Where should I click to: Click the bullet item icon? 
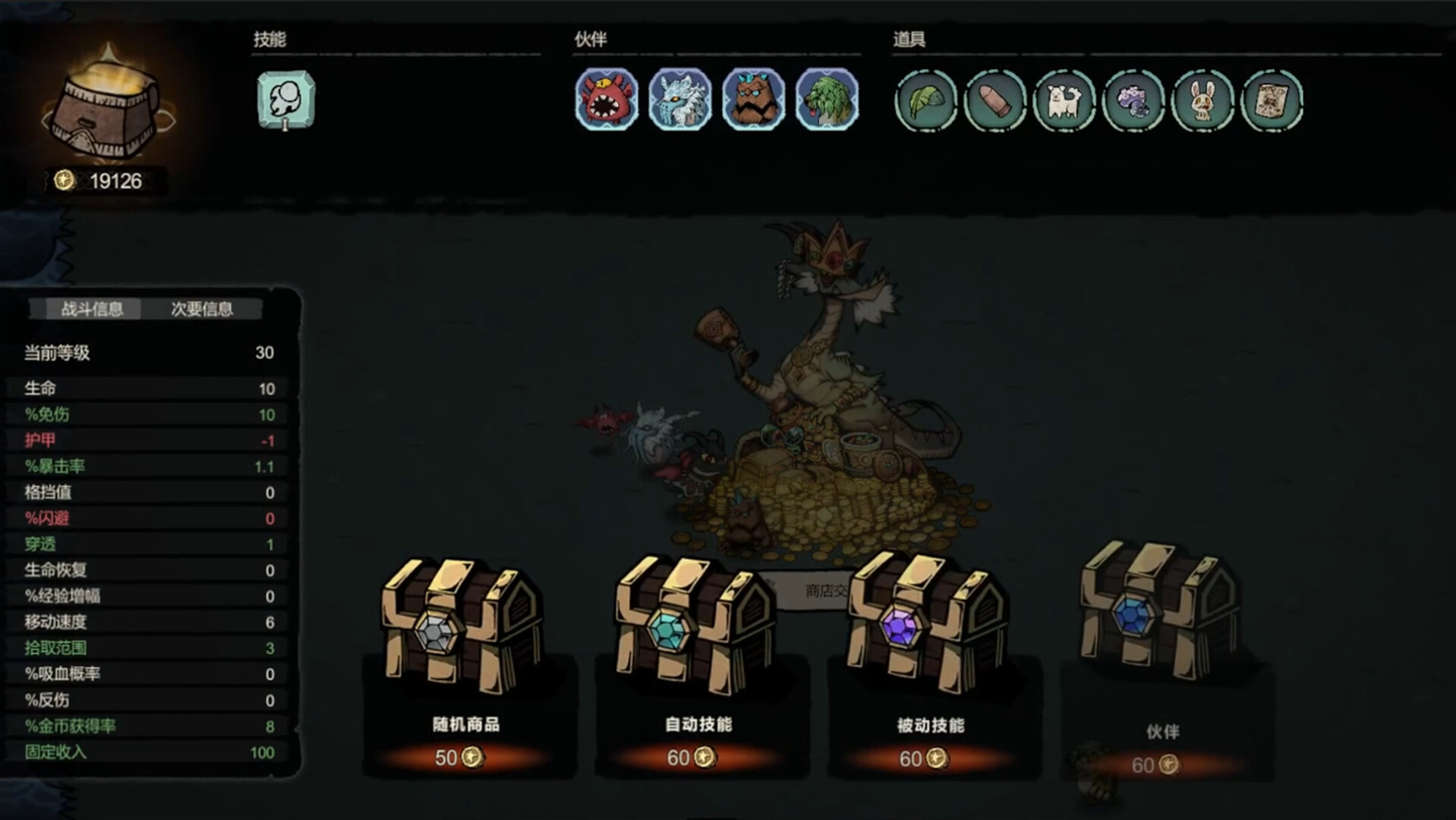tap(996, 101)
